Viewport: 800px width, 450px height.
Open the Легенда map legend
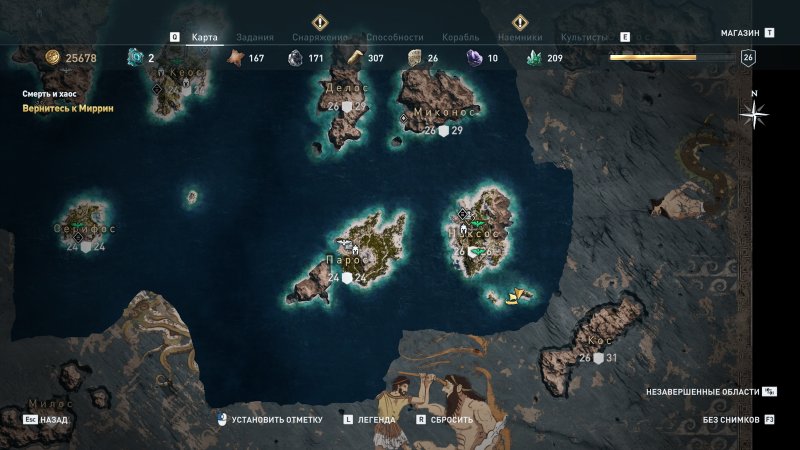point(377,420)
